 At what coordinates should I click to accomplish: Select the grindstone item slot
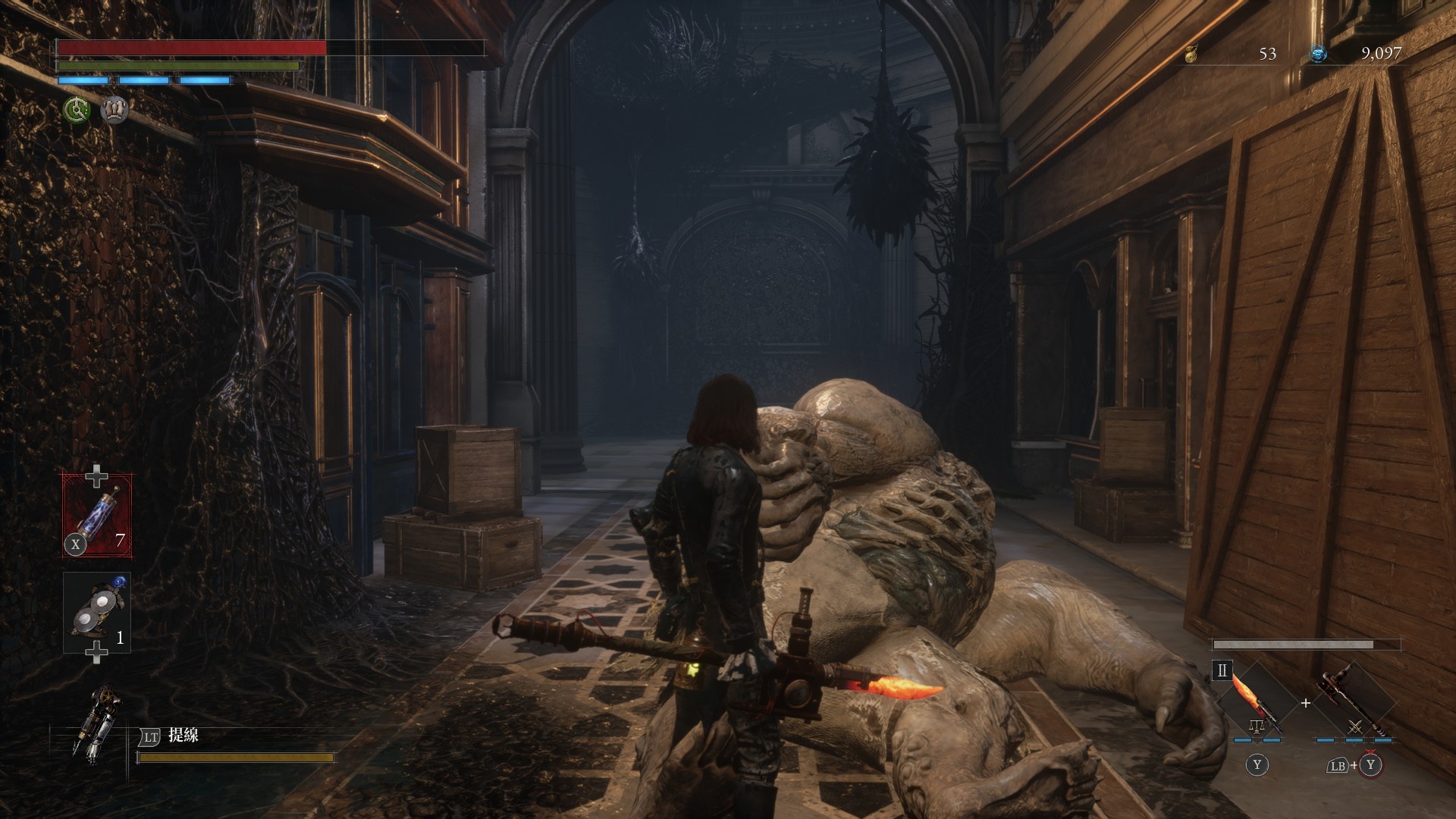tap(97, 613)
